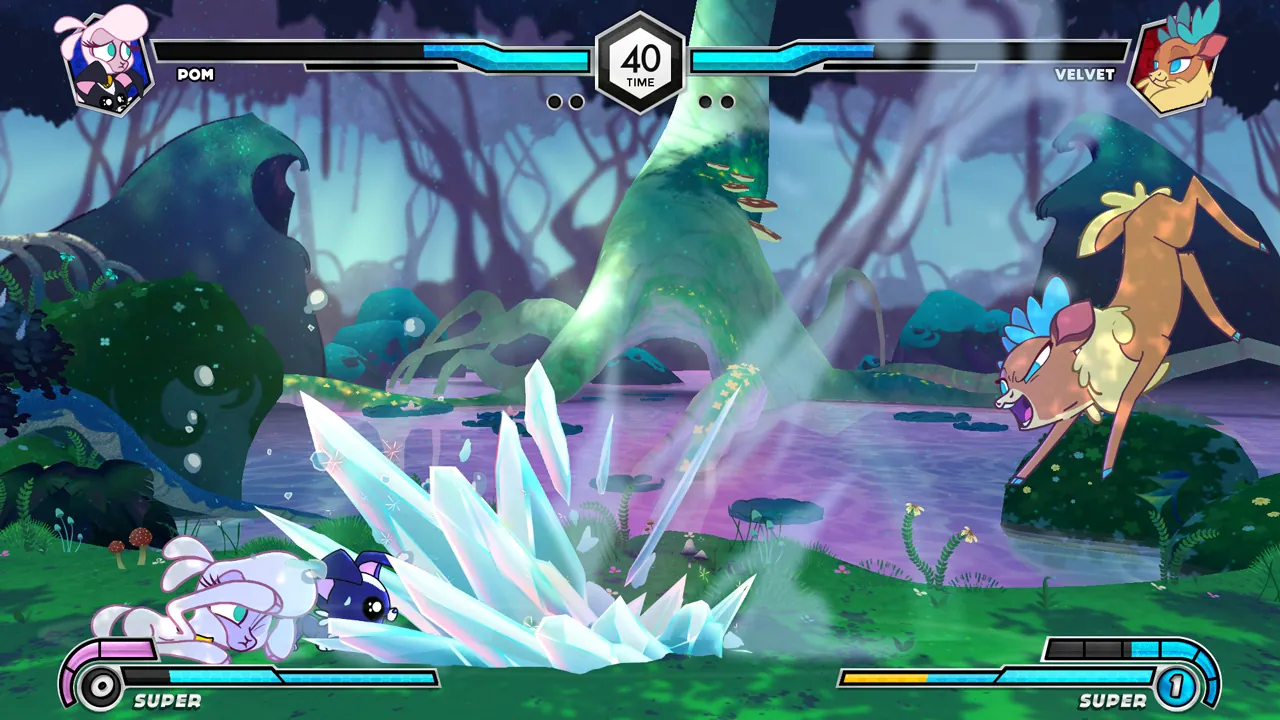Toggle the left round-win pip under the timer
The image size is (1280, 720).
coord(556,100)
